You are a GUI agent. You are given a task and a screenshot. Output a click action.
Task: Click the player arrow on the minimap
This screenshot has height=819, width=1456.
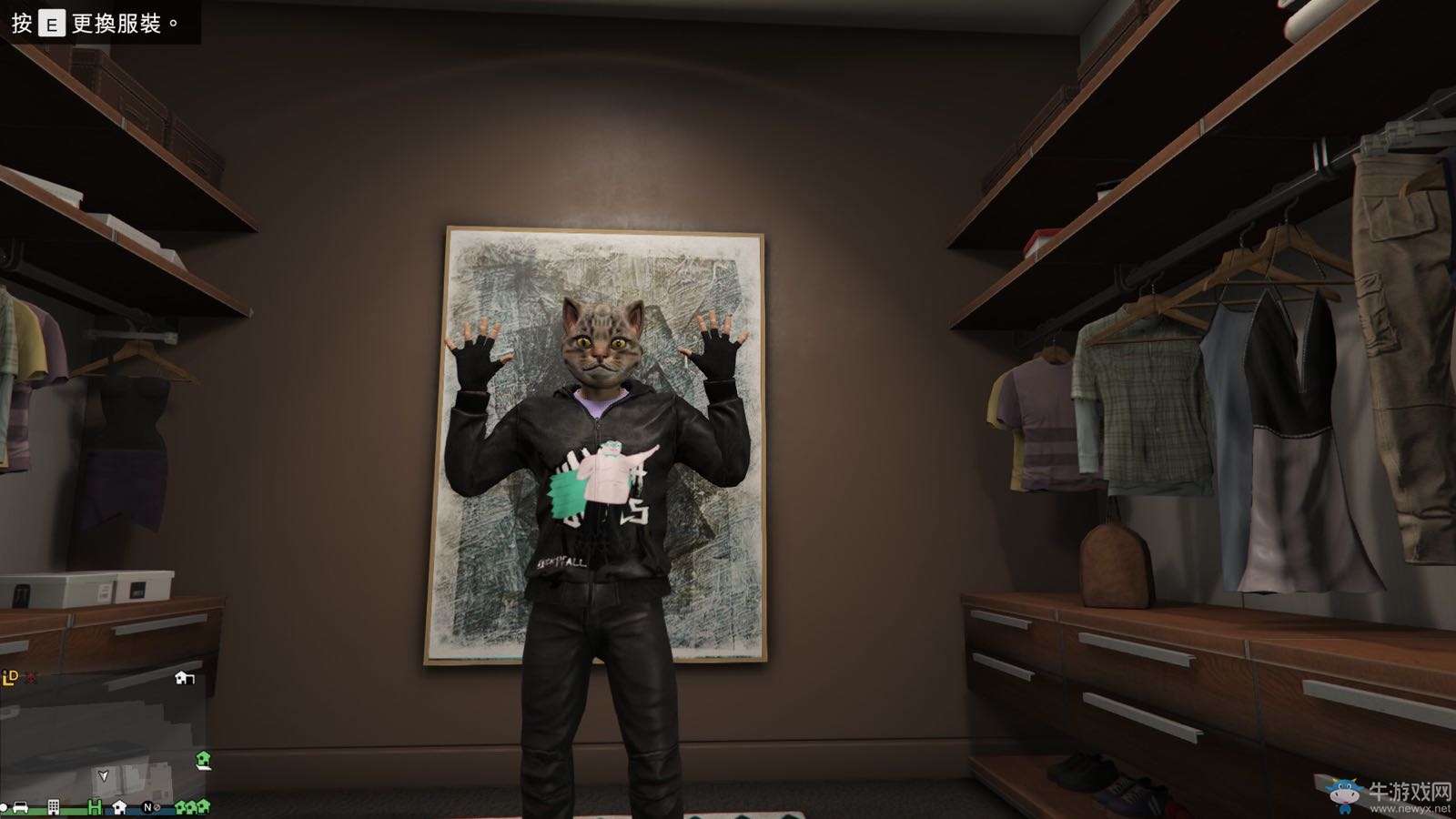(x=104, y=776)
